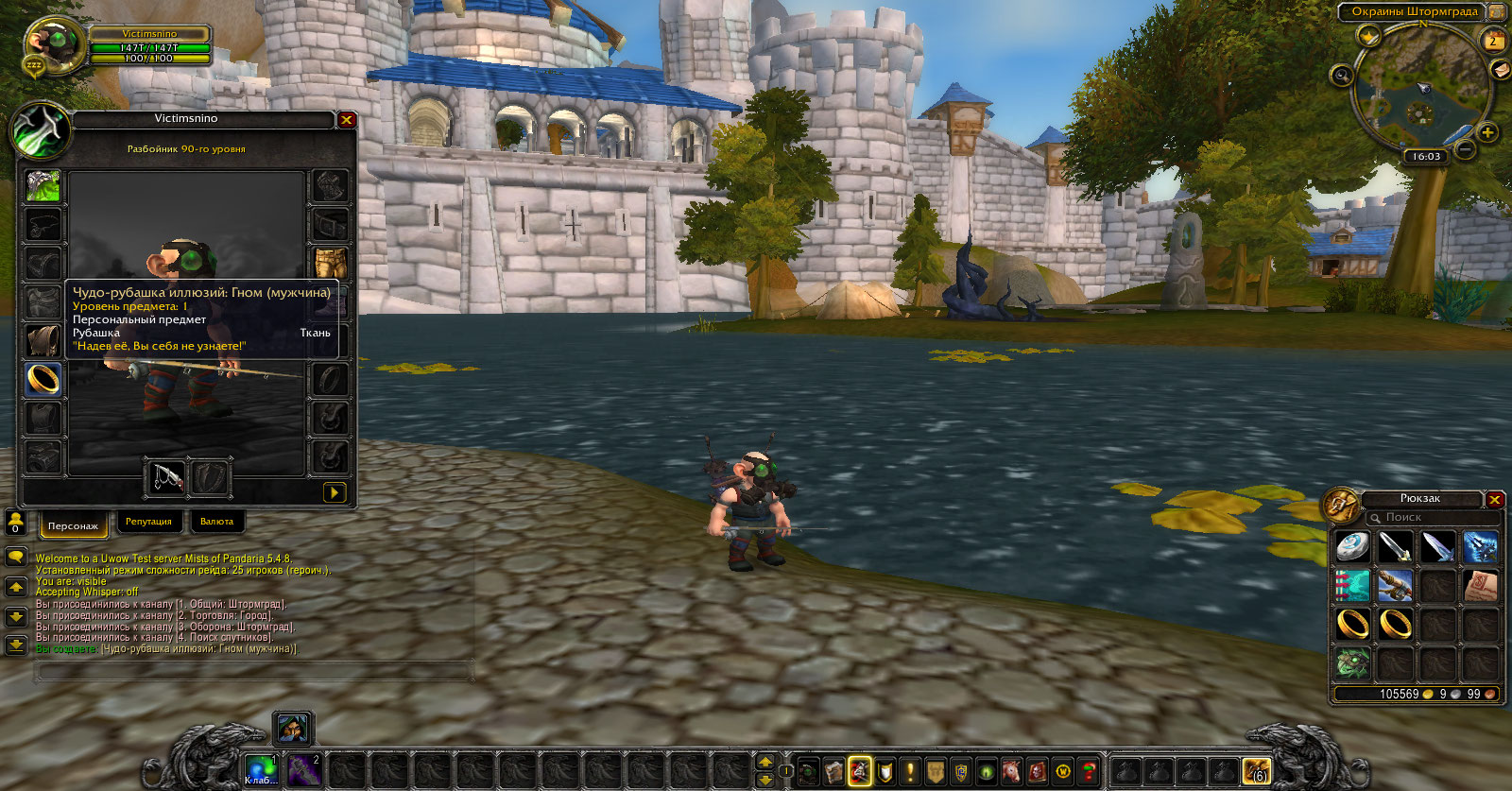Select the green goblin mask item

(x=1352, y=663)
